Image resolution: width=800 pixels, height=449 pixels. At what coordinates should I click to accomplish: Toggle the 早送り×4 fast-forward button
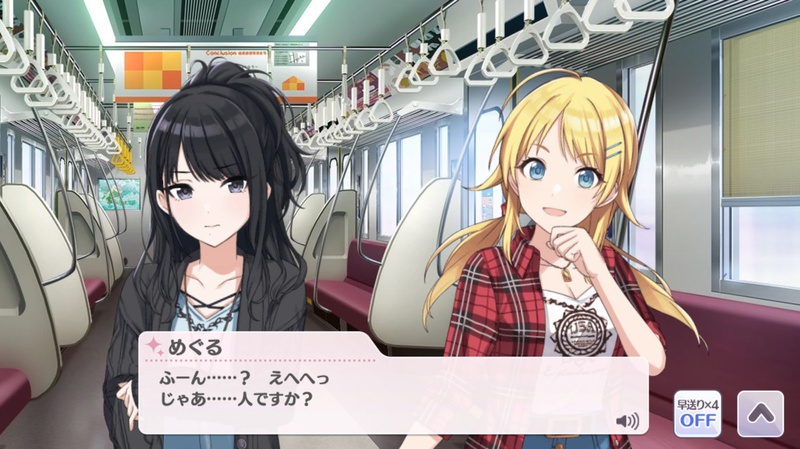tap(696, 412)
